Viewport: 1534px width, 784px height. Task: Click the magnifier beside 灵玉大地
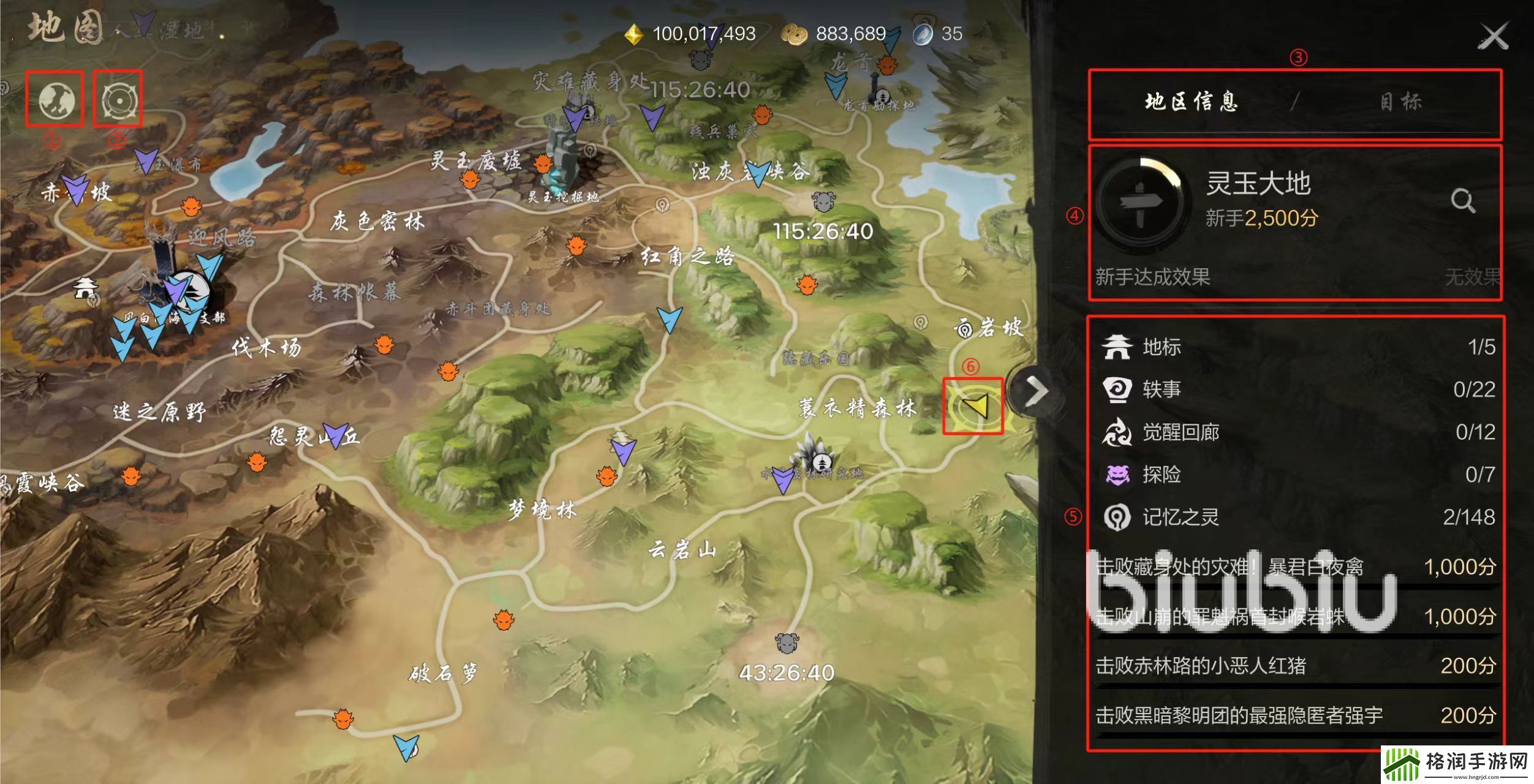pyautogui.click(x=1462, y=200)
